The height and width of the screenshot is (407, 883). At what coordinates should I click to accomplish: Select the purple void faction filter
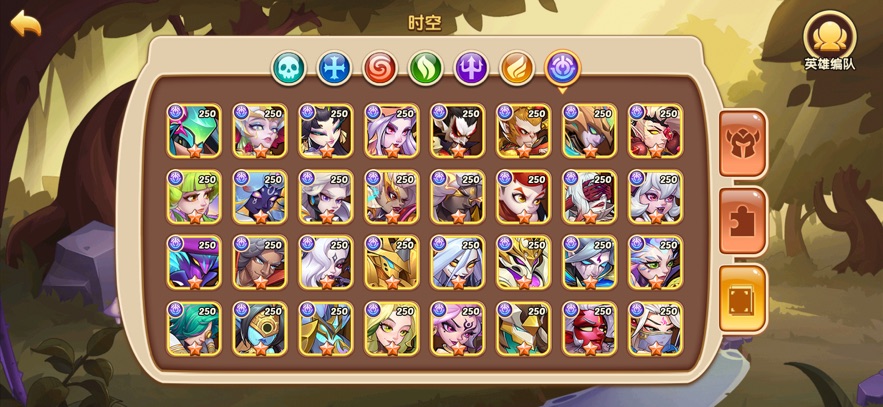tap(563, 68)
